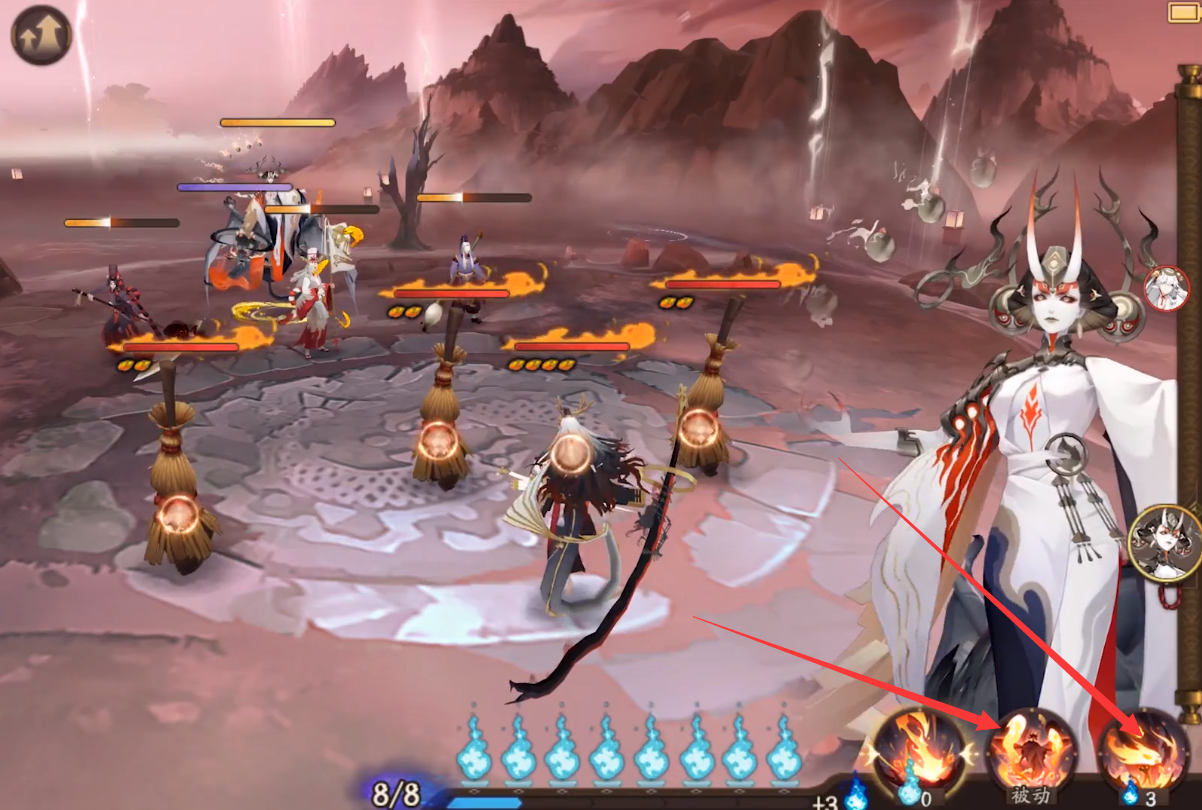This screenshot has width=1202, height=810.
Task: Click the small yellow icon in the top corner
Action: (1183, 12)
